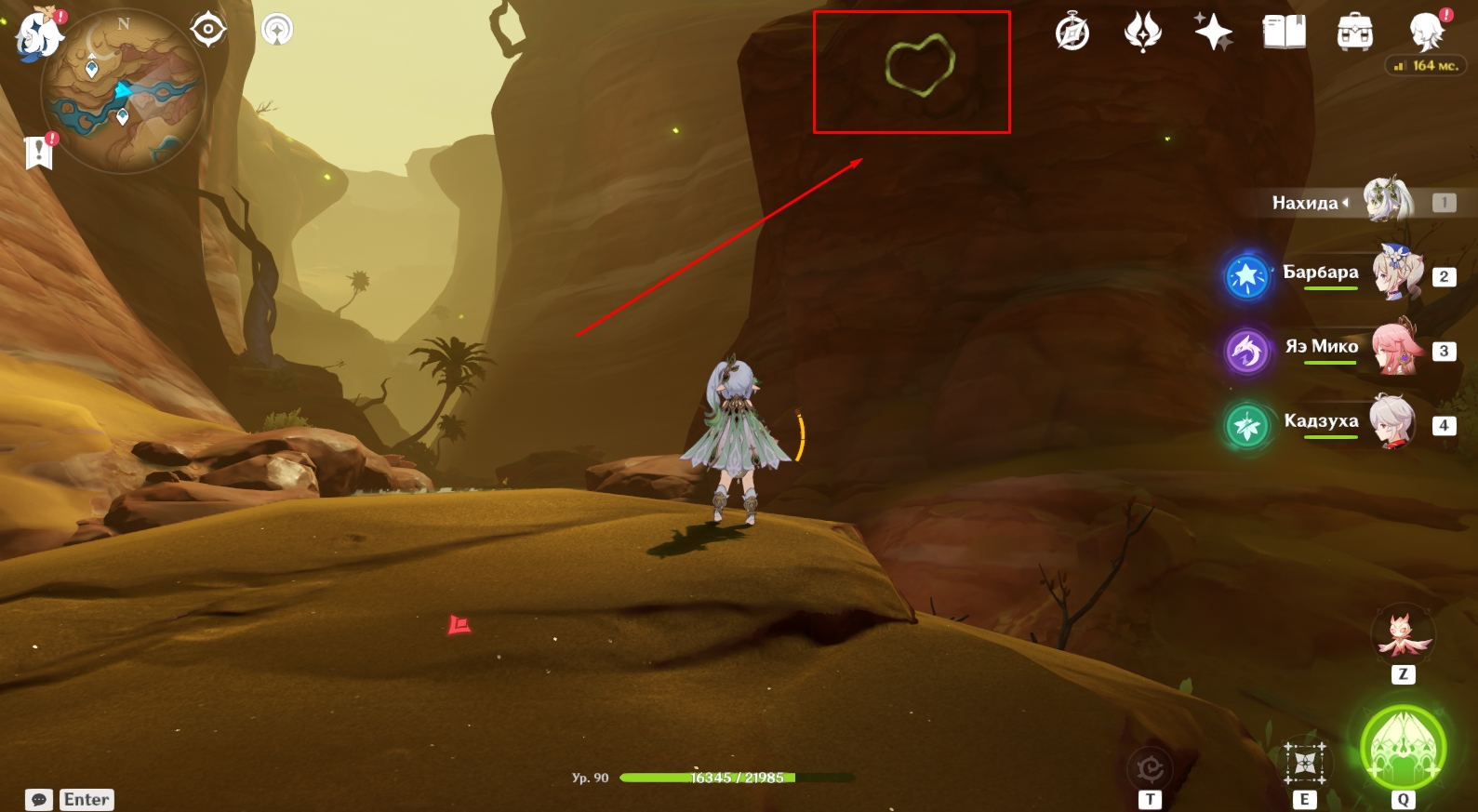Open the Wish star icon
1478x812 pixels.
(x=1213, y=33)
